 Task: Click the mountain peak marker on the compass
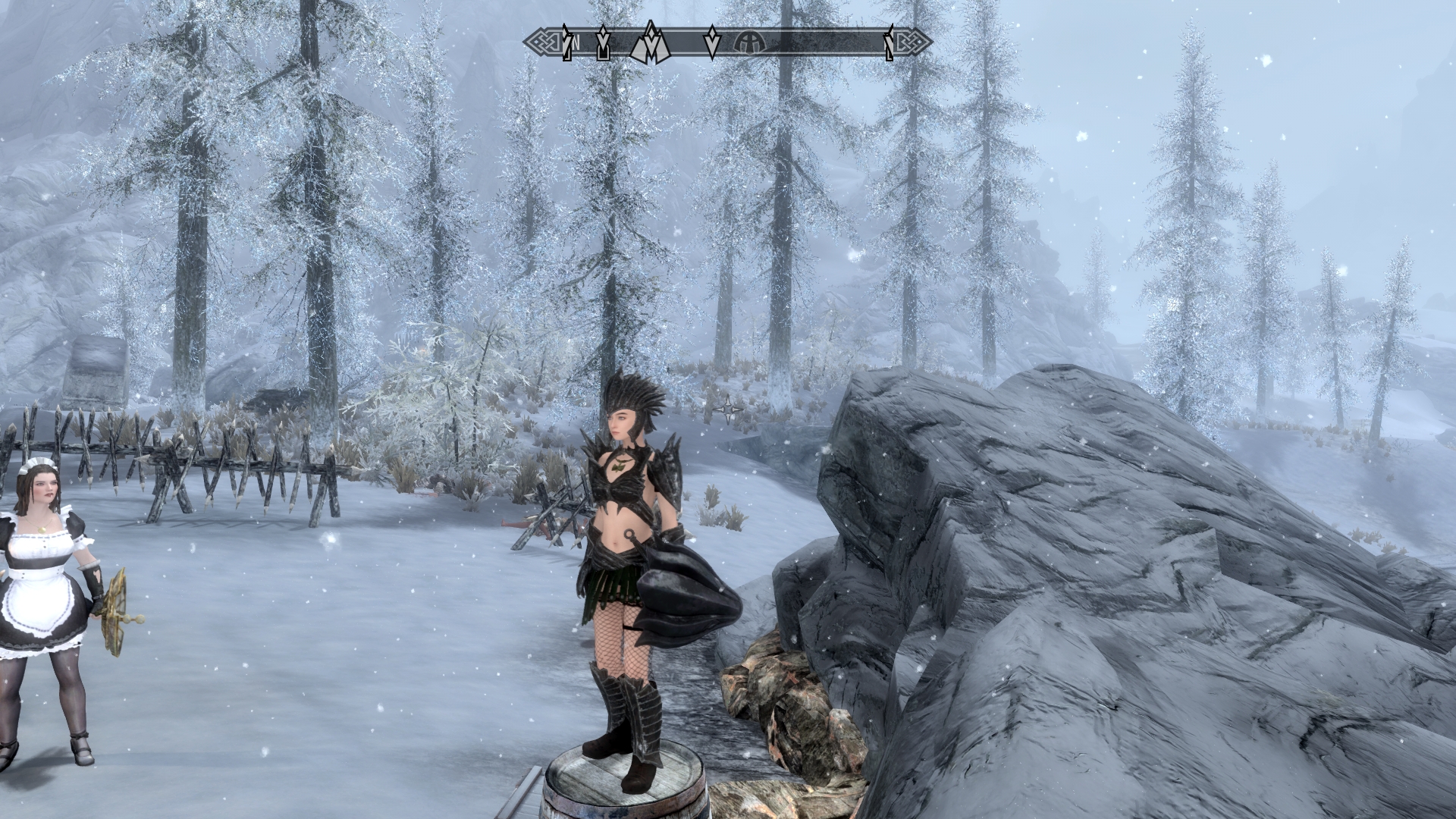tap(650, 42)
